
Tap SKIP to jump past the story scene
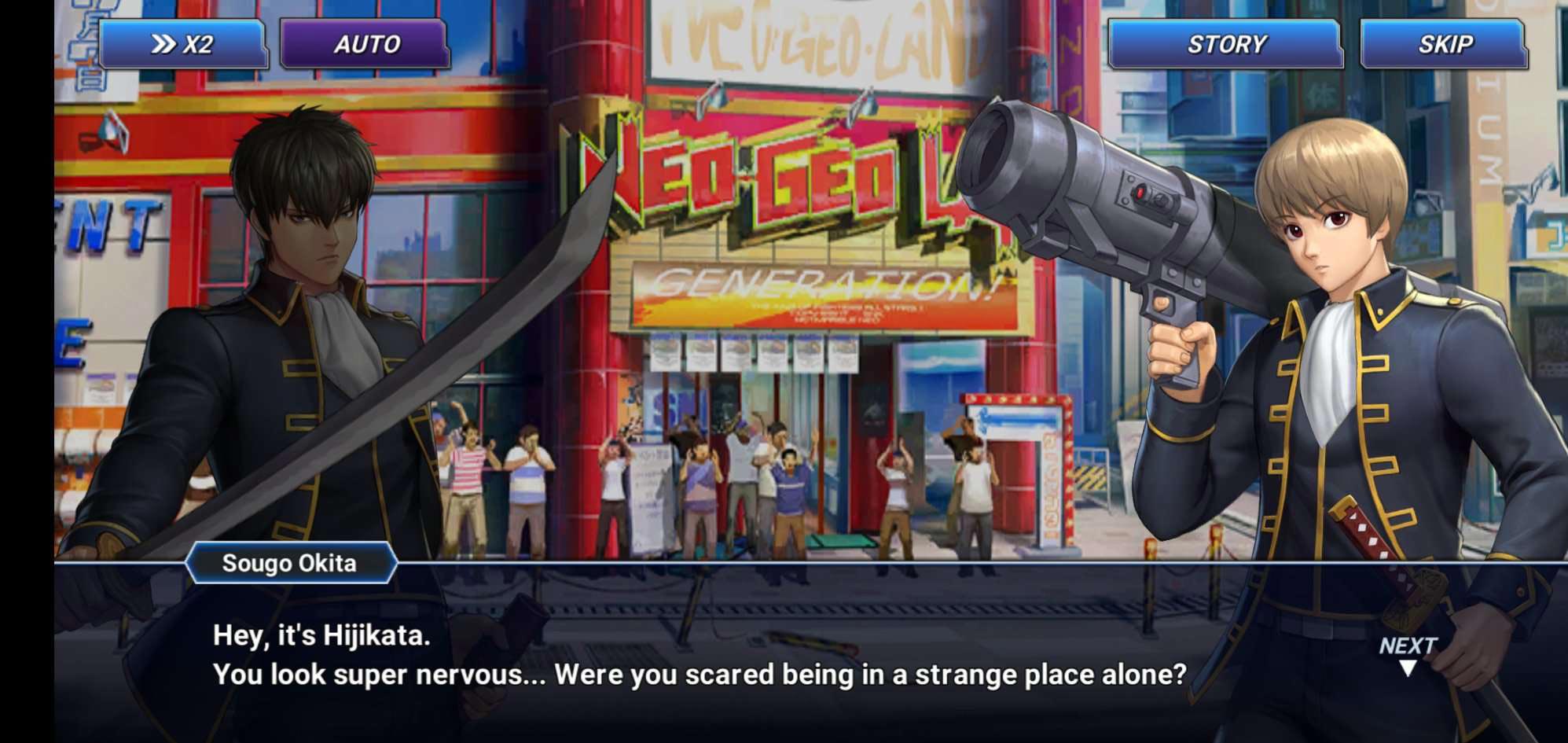click(x=1445, y=45)
